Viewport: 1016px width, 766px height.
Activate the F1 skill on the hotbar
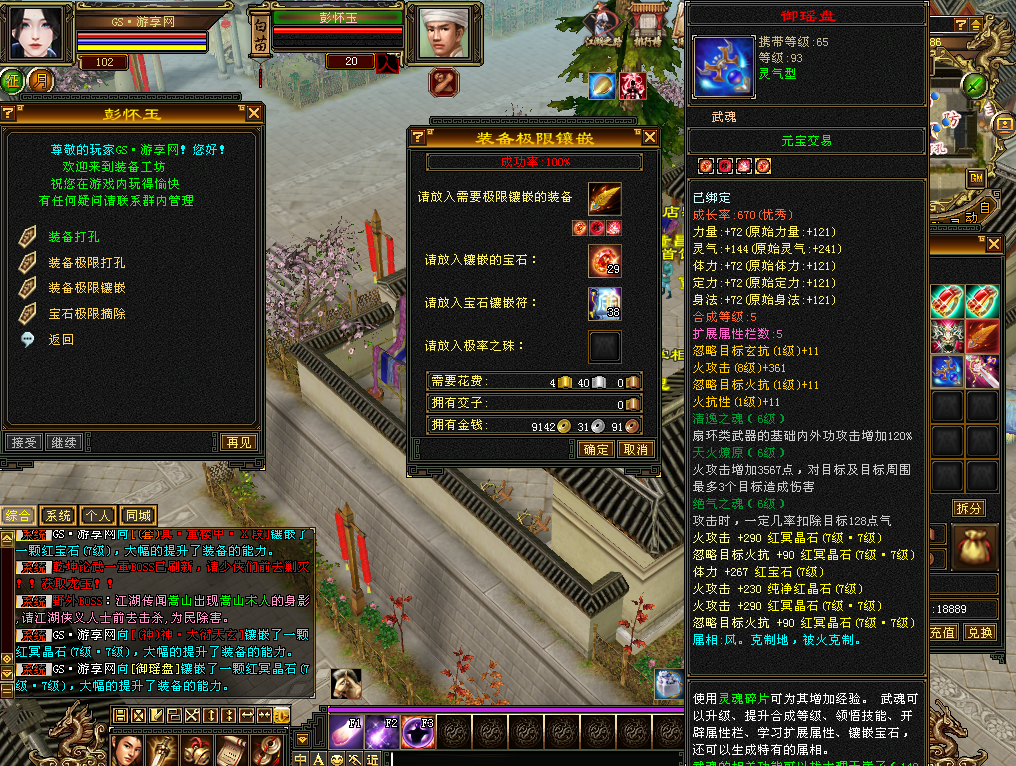point(347,733)
